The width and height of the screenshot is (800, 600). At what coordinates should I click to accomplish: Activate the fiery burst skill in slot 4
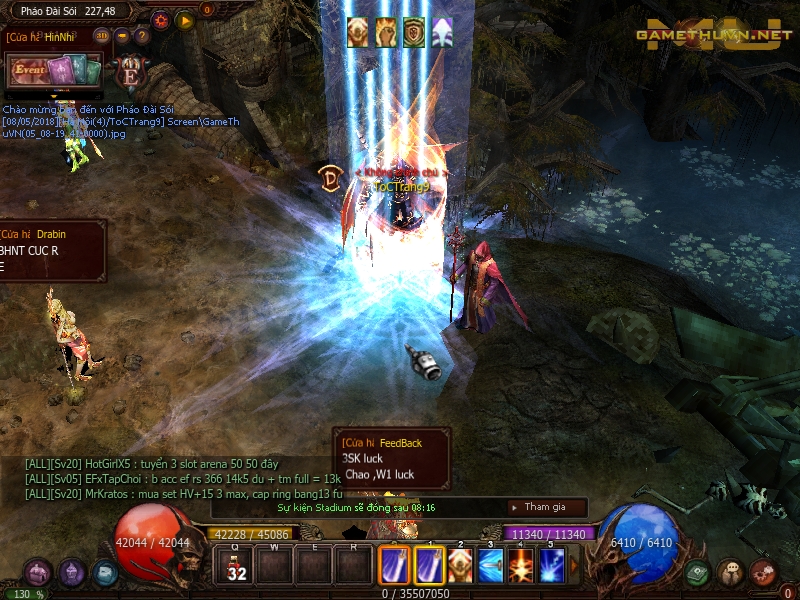point(522,566)
